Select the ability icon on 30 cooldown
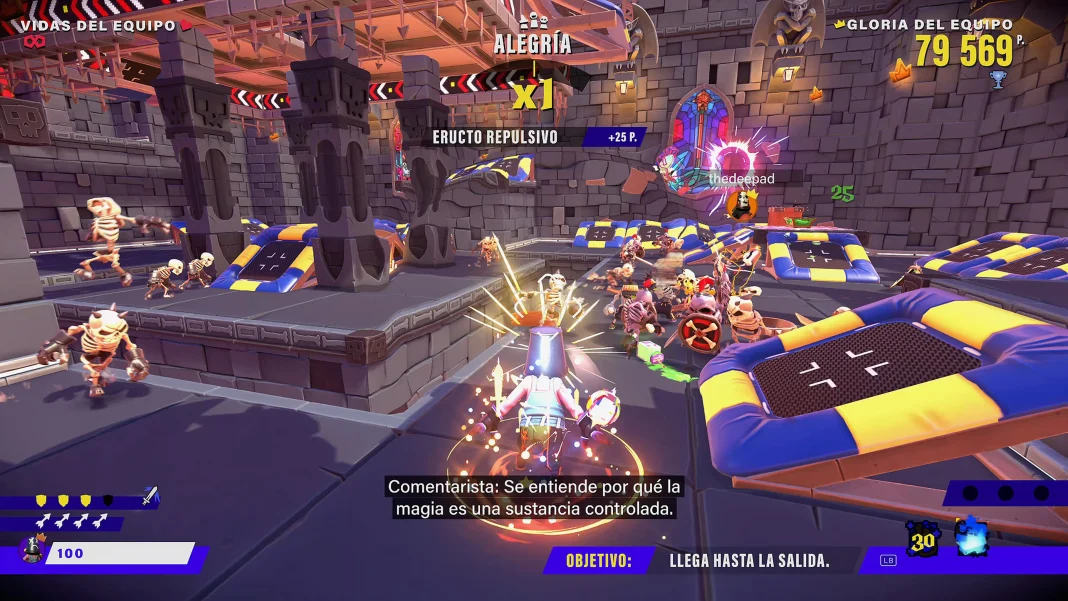Image resolution: width=1068 pixels, height=601 pixels. tap(921, 539)
